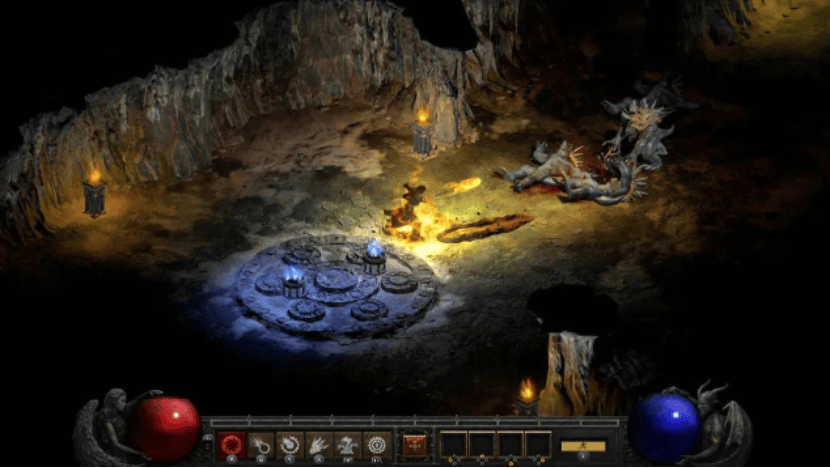Use the comet-with-ring skill icon

coord(261,444)
